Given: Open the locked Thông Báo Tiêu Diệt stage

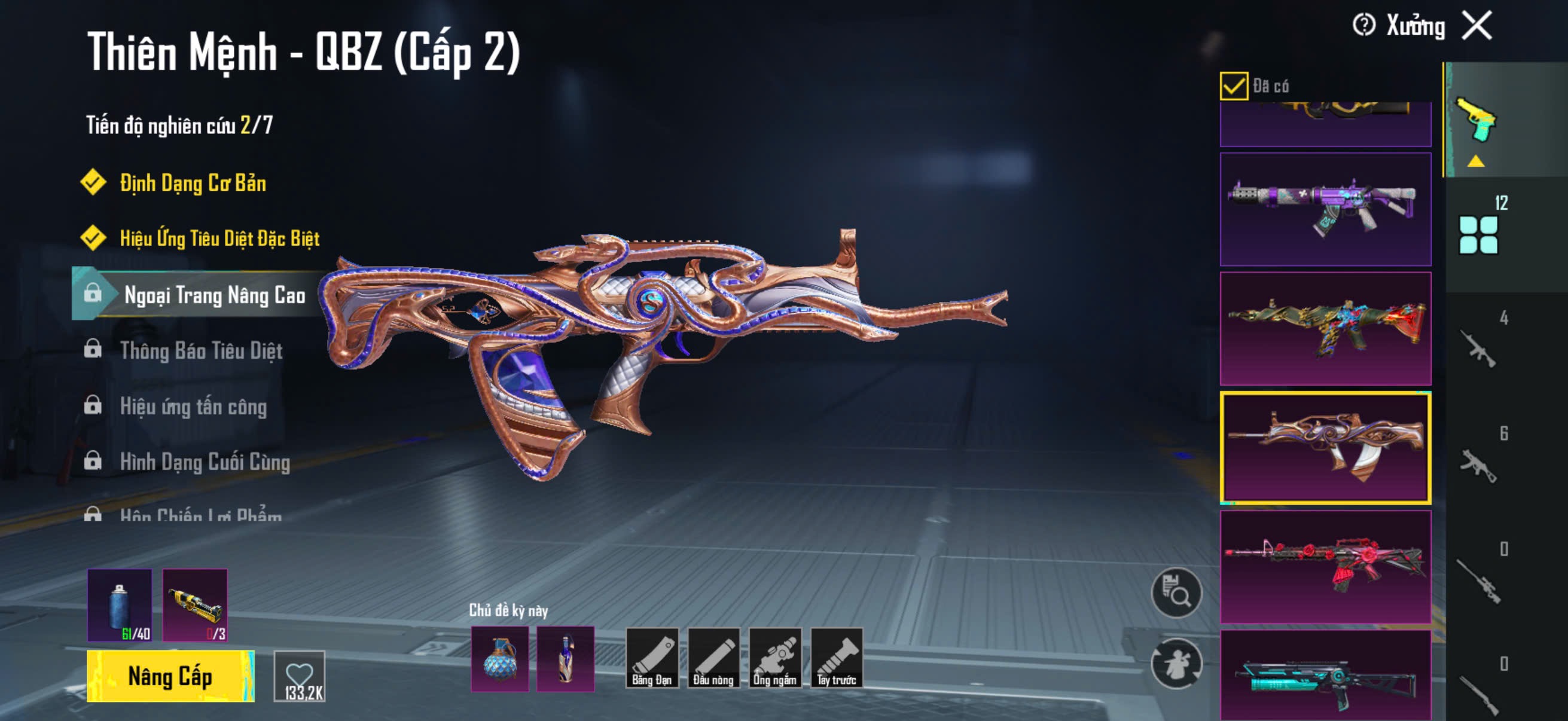Looking at the screenshot, I should (x=201, y=350).
